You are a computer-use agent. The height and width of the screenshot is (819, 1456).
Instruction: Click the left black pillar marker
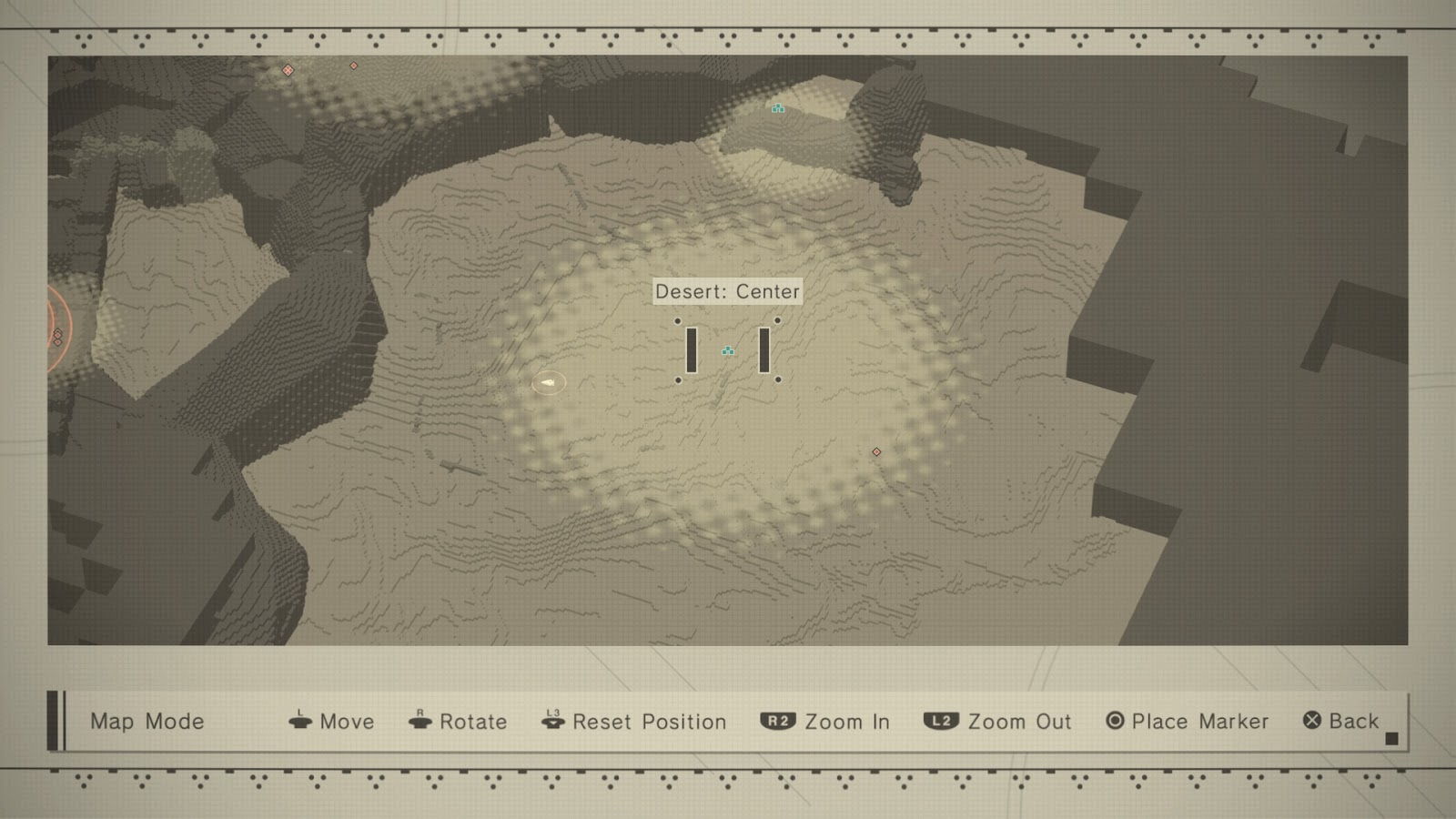[x=692, y=349]
